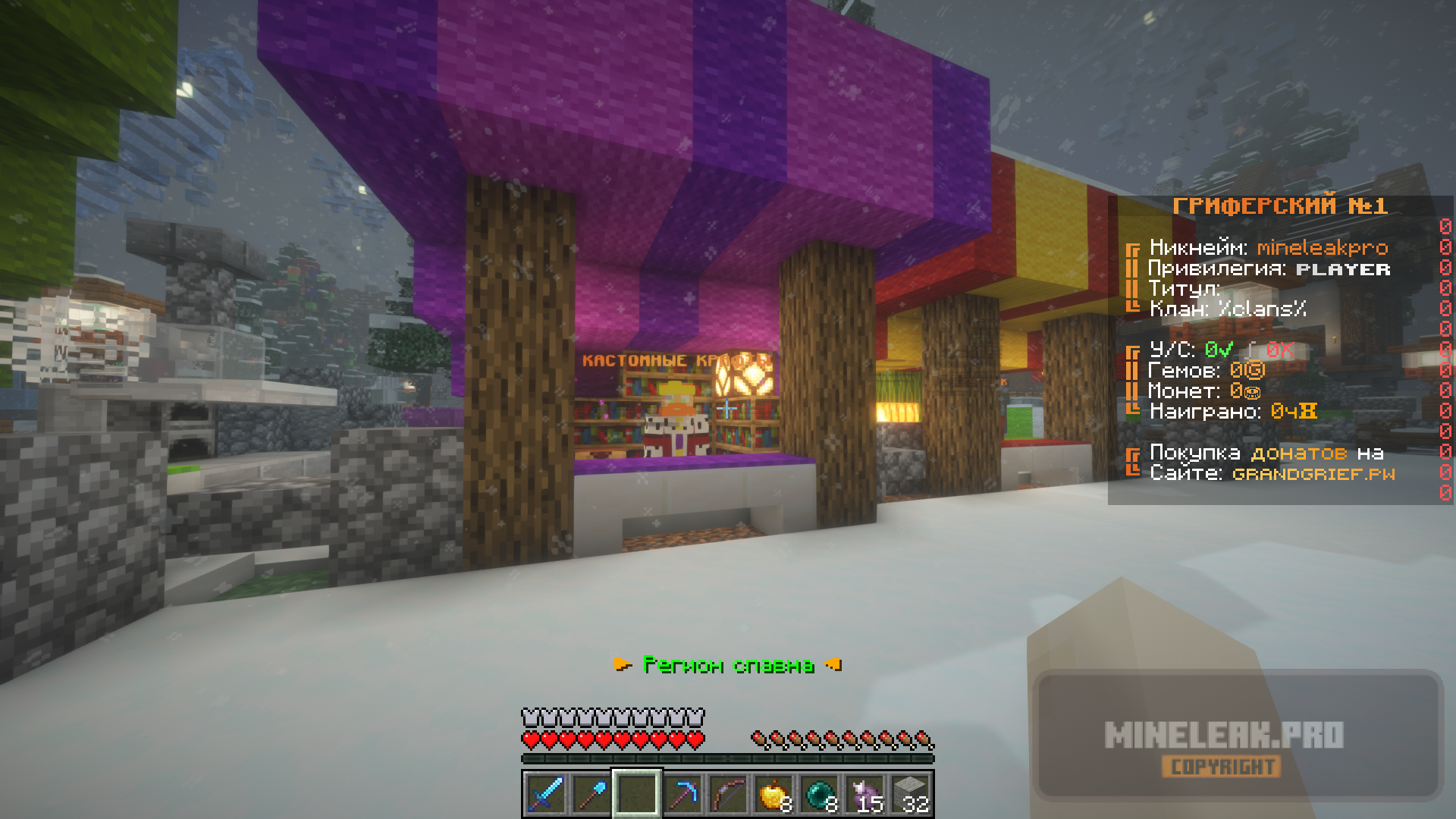1456x819 pixels.
Task: Select the diamond sword hotbar slot
Action: click(545, 794)
